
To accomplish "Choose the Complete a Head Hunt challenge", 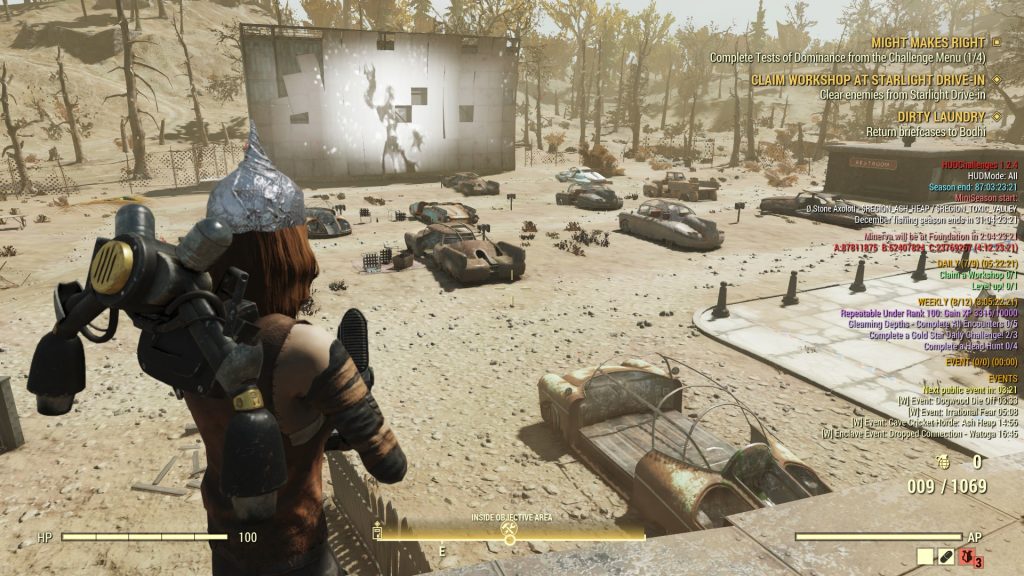I will point(970,346).
